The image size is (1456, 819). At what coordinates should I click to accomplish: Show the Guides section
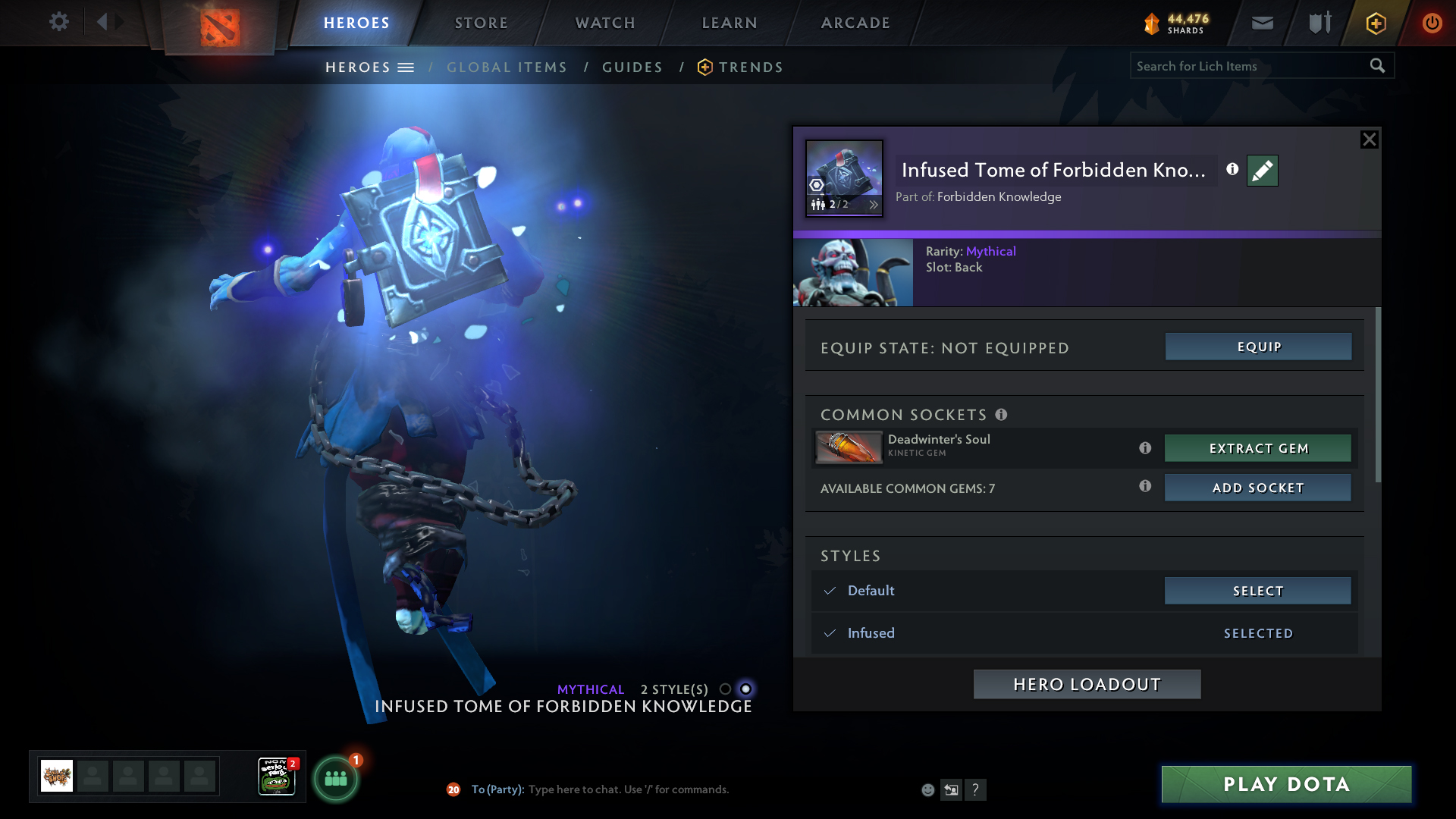(632, 67)
